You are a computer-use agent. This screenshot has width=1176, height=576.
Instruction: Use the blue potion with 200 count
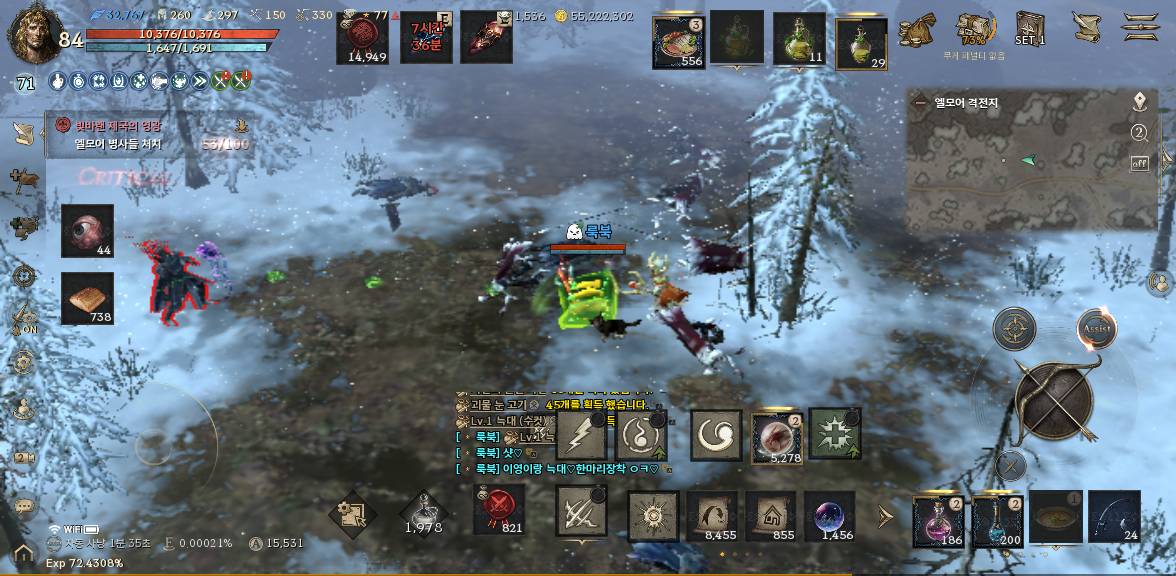[x=998, y=520]
